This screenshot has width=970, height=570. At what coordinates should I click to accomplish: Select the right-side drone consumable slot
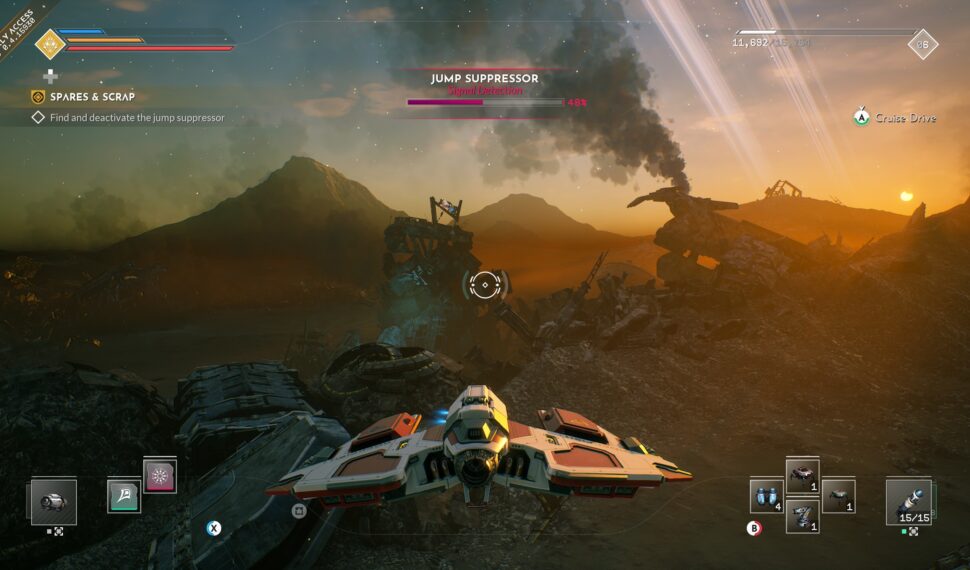tap(838, 495)
